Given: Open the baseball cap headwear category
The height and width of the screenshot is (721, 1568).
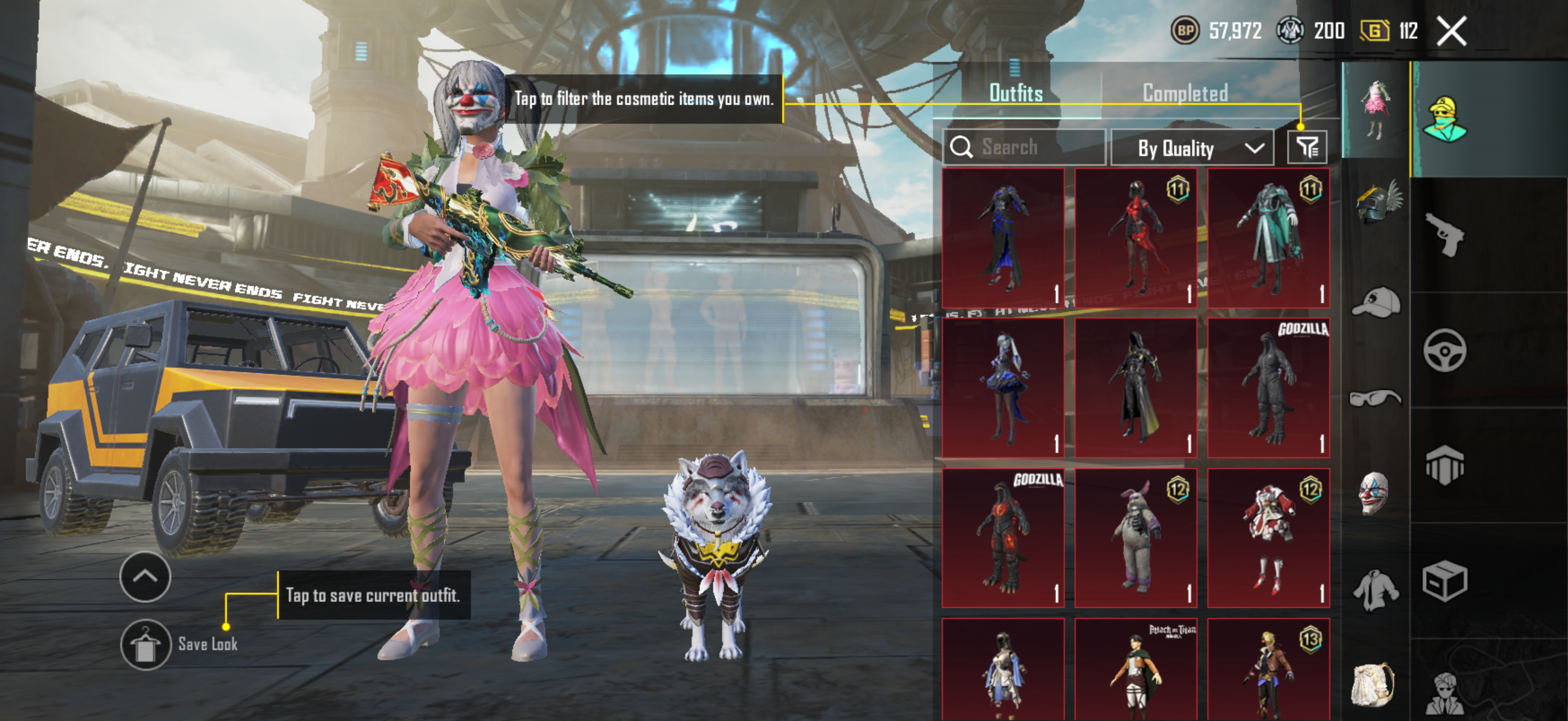Looking at the screenshot, I should (1375, 303).
